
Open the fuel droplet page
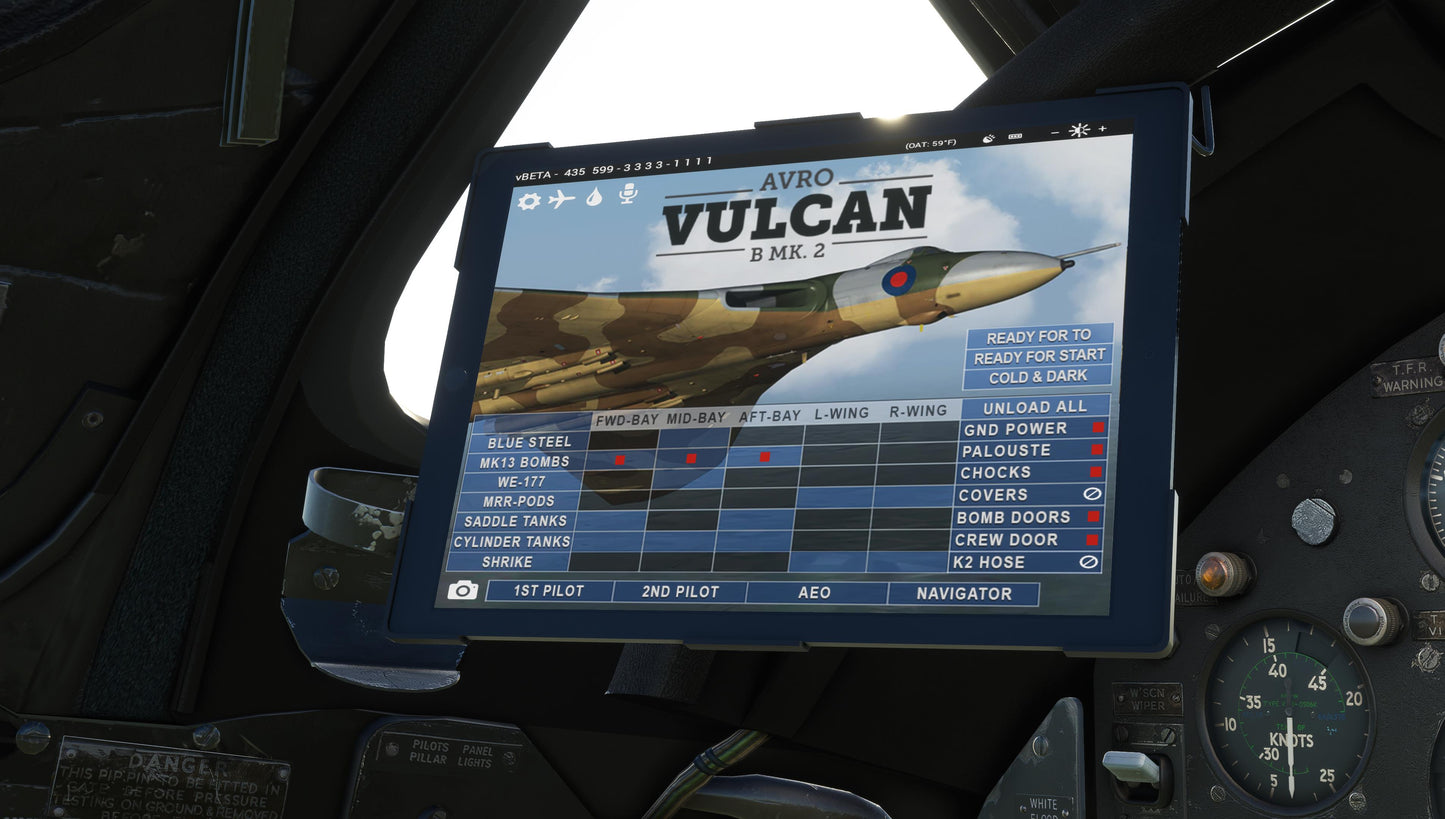594,197
